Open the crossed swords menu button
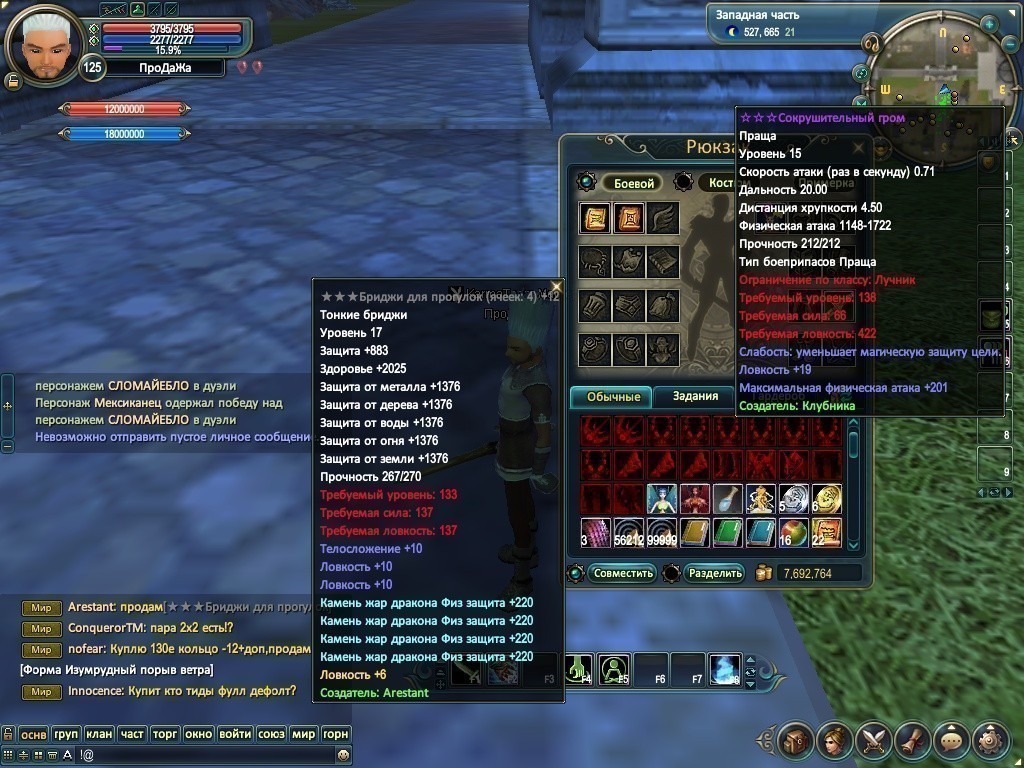 [872, 741]
